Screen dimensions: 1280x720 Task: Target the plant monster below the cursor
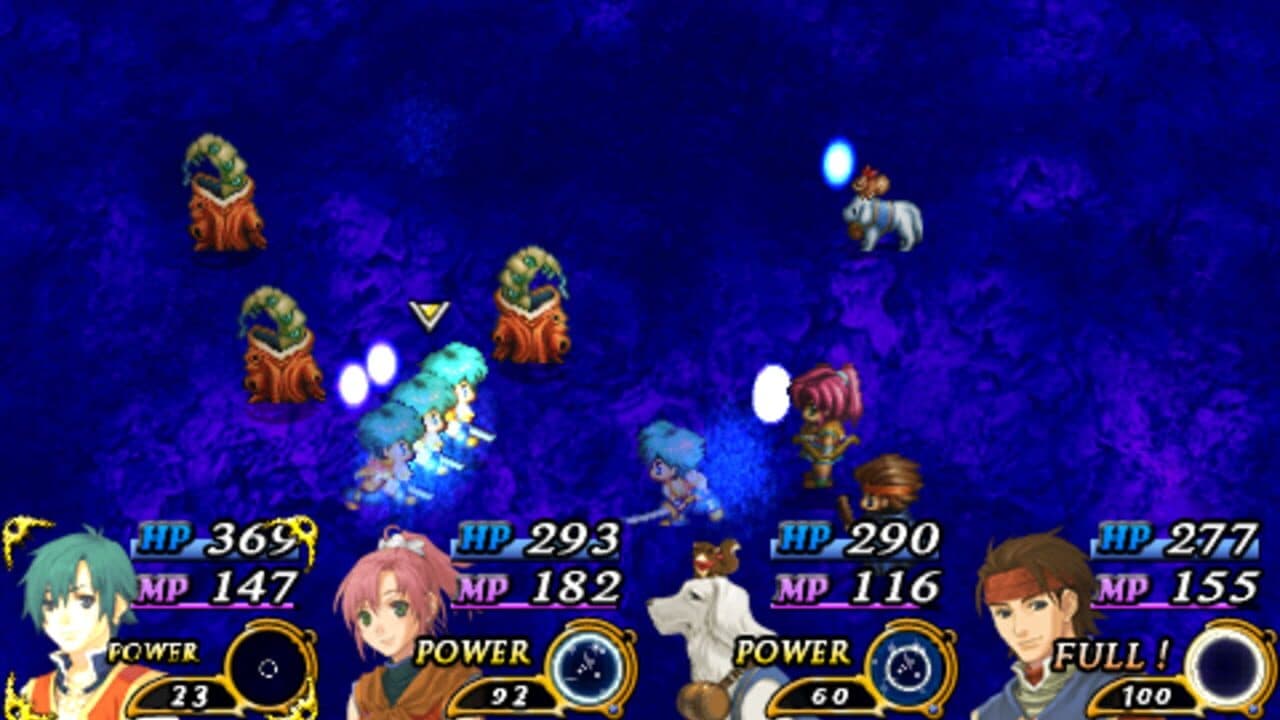coord(530,315)
